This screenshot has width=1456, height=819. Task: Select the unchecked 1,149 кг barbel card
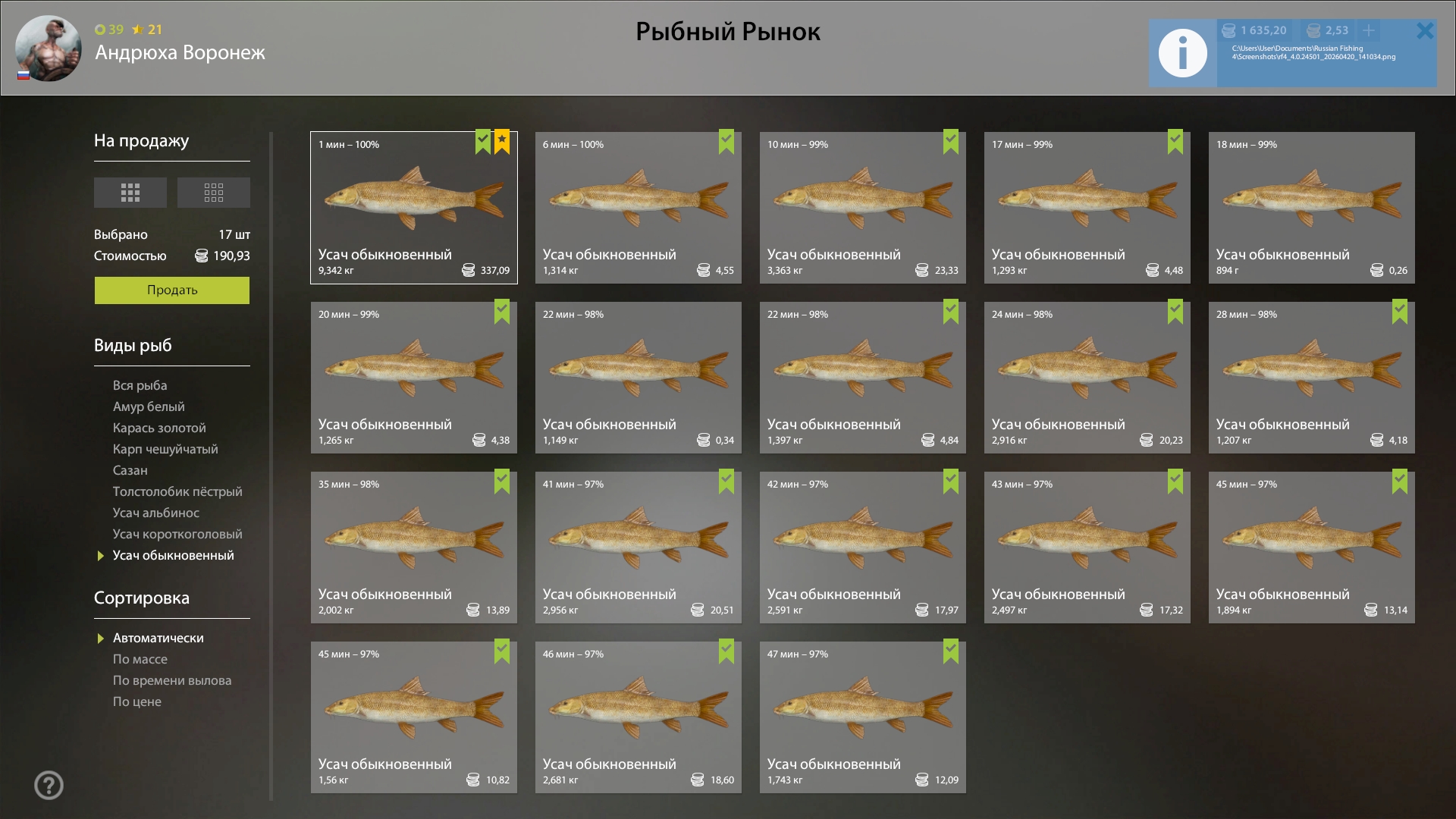click(x=638, y=378)
